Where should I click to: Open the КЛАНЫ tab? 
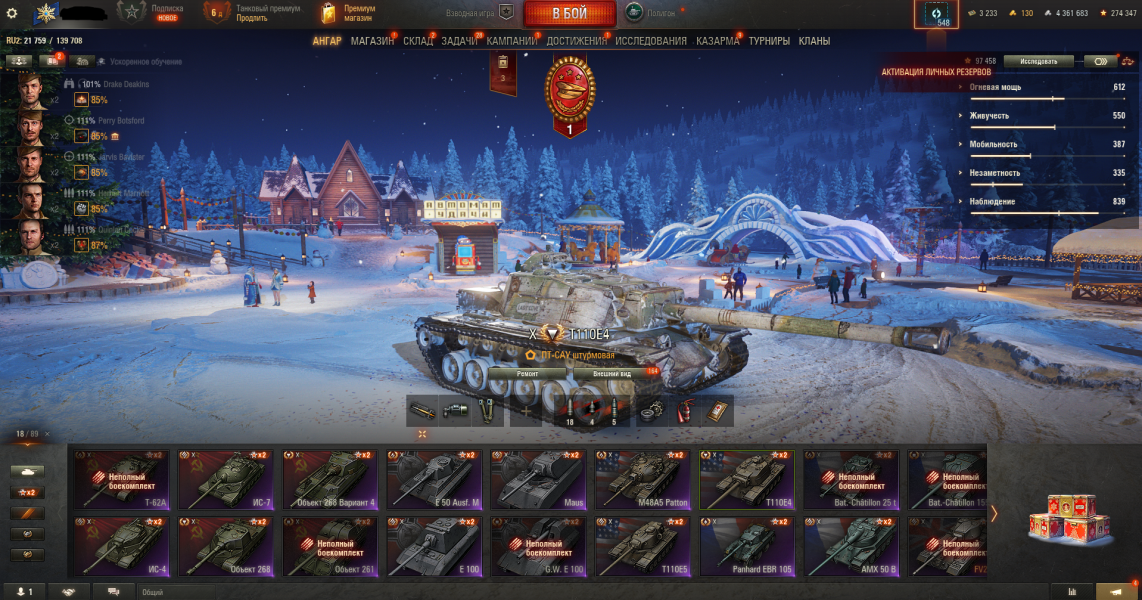click(x=814, y=41)
